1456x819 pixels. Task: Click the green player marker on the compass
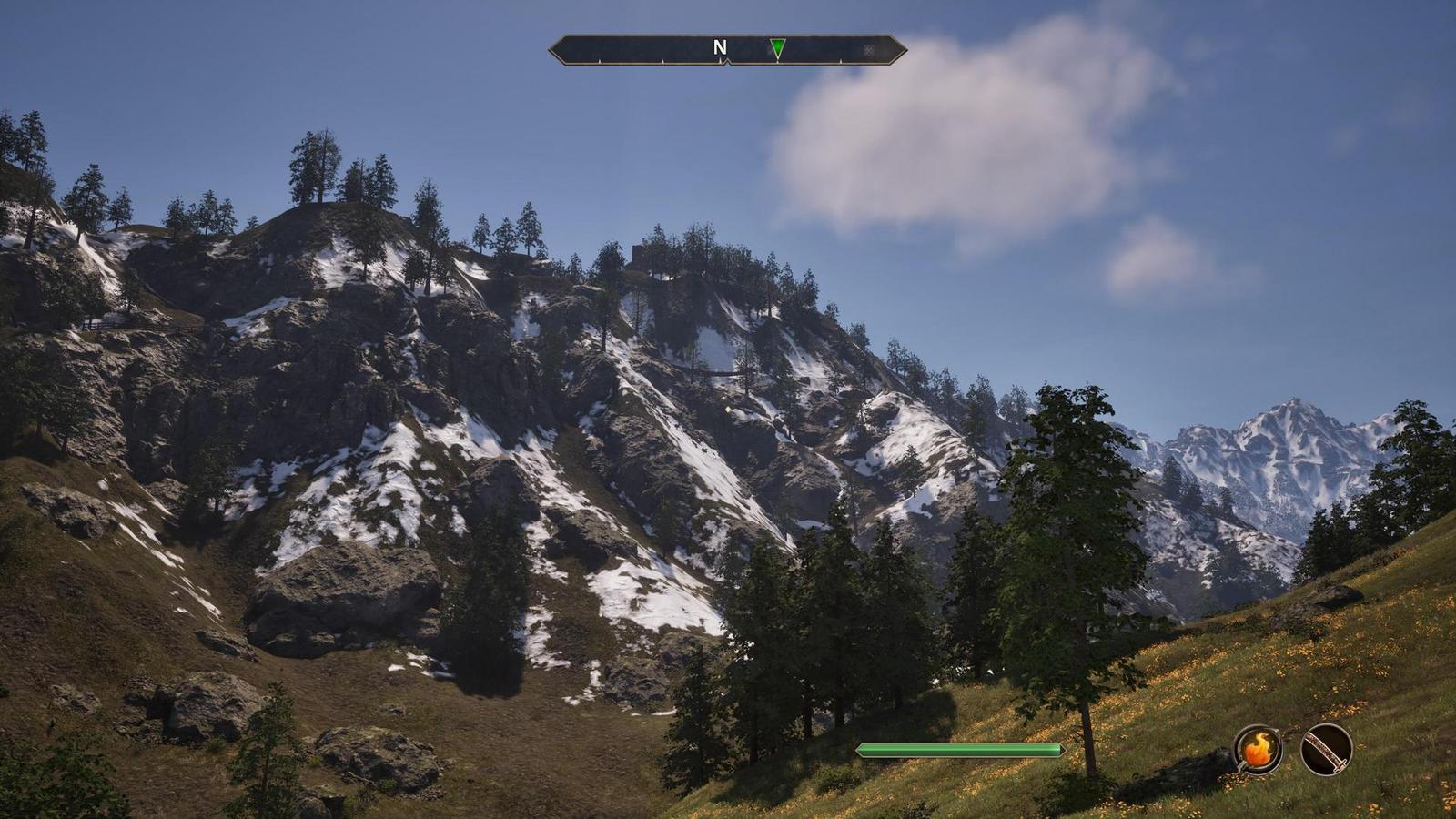[778, 47]
